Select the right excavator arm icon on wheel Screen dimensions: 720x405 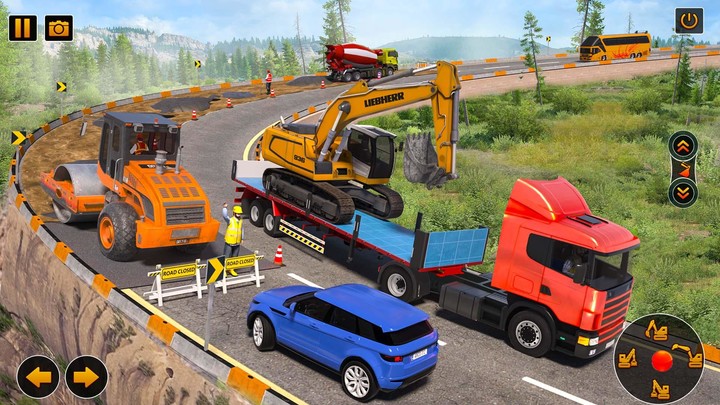[688, 354]
